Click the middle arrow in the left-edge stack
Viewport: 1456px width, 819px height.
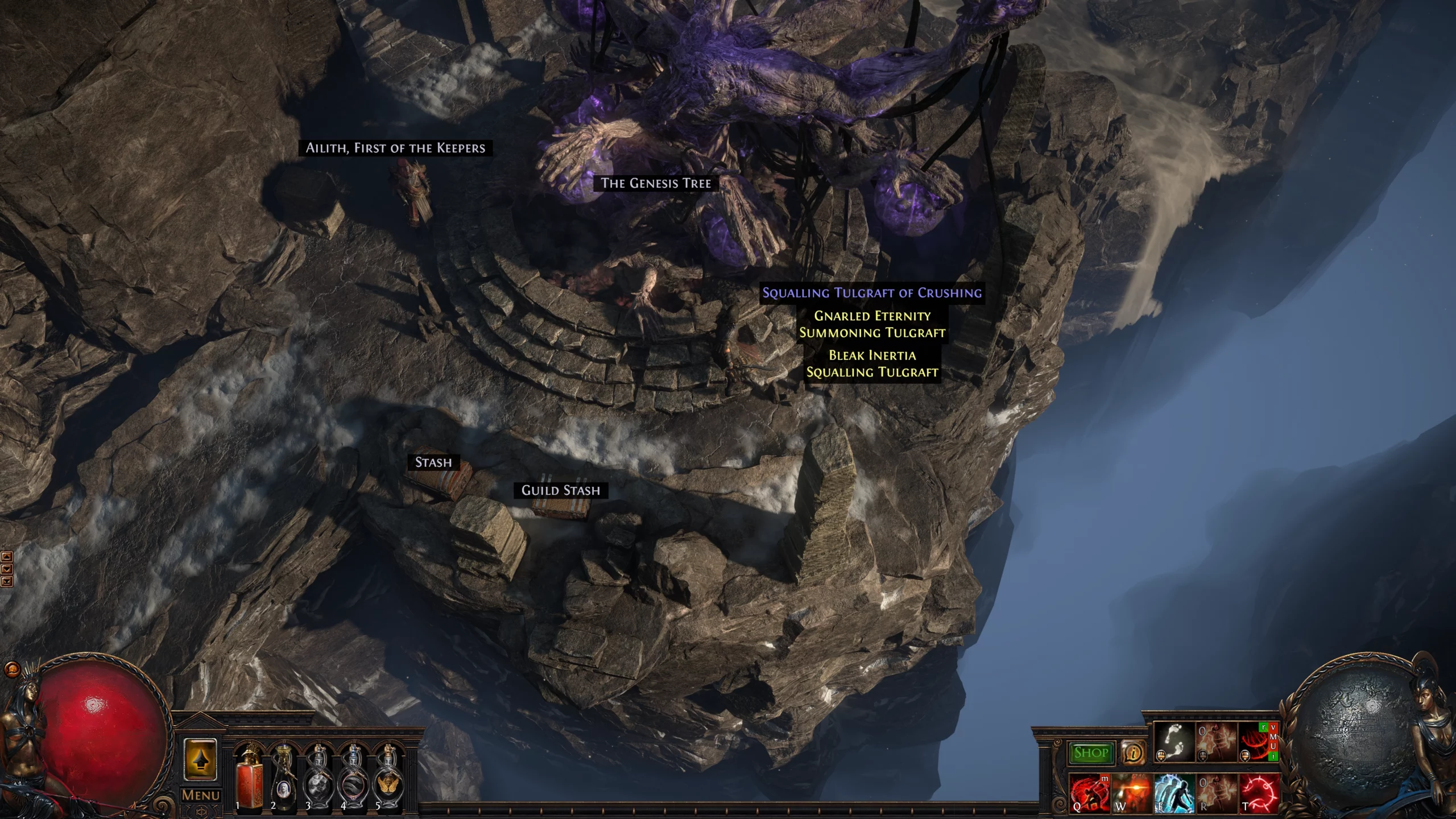click(7, 569)
